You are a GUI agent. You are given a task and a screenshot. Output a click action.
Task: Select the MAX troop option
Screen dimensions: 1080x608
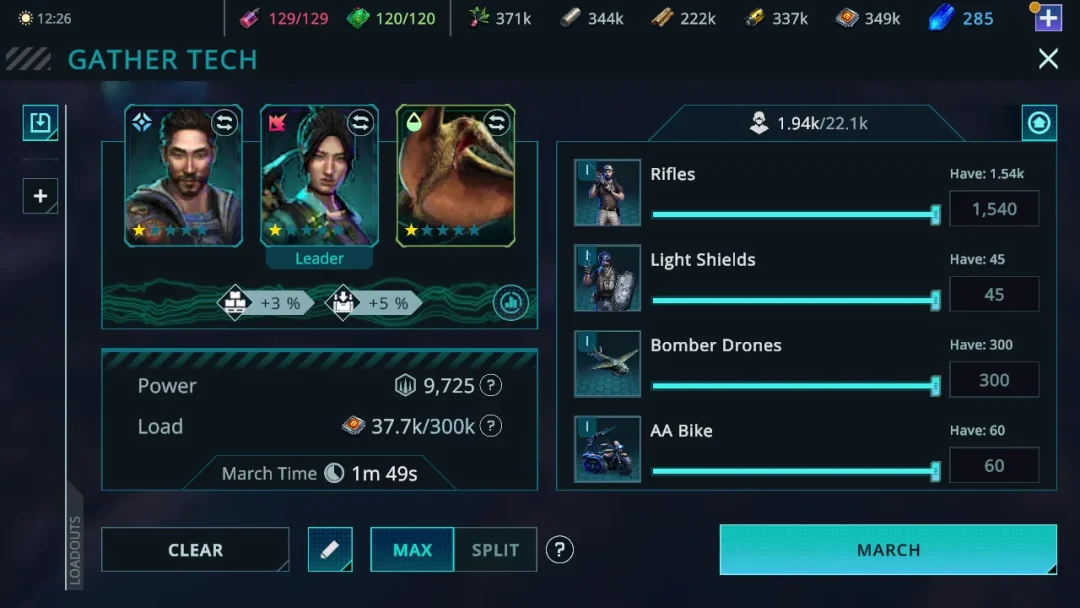[x=412, y=550]
